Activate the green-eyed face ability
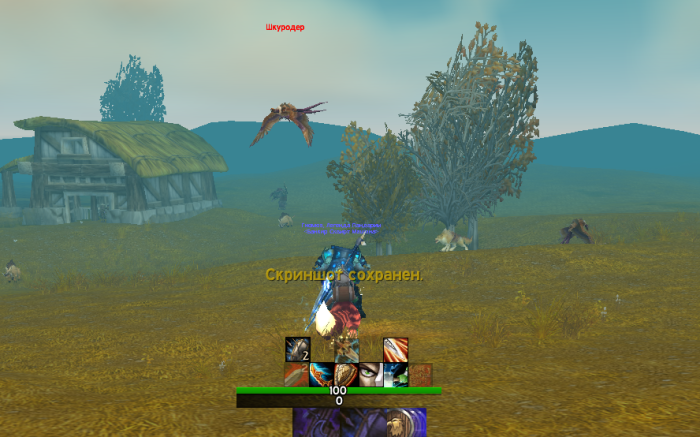 point(371,374)
